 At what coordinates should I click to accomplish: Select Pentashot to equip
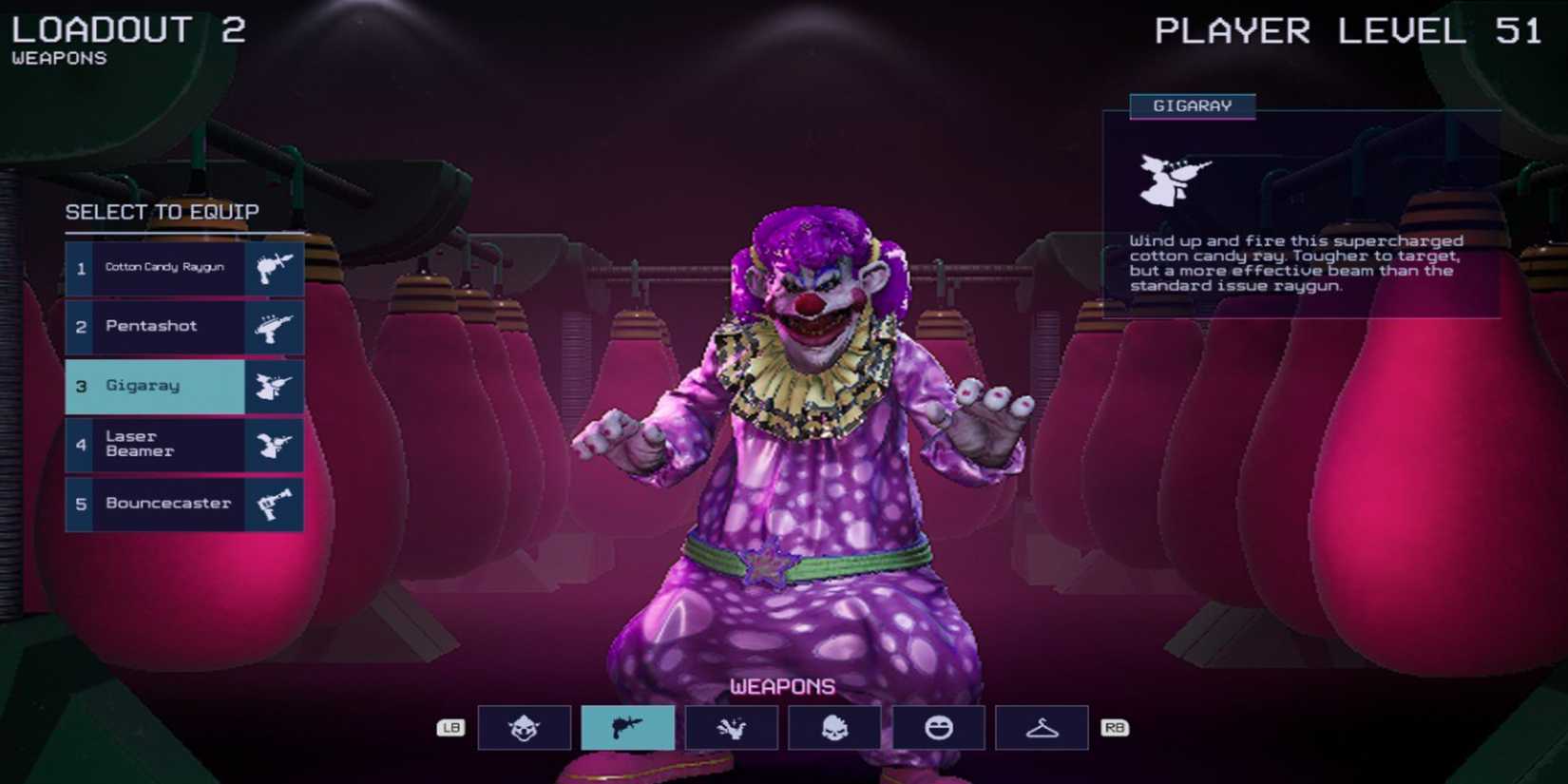[x=171, y=327]
